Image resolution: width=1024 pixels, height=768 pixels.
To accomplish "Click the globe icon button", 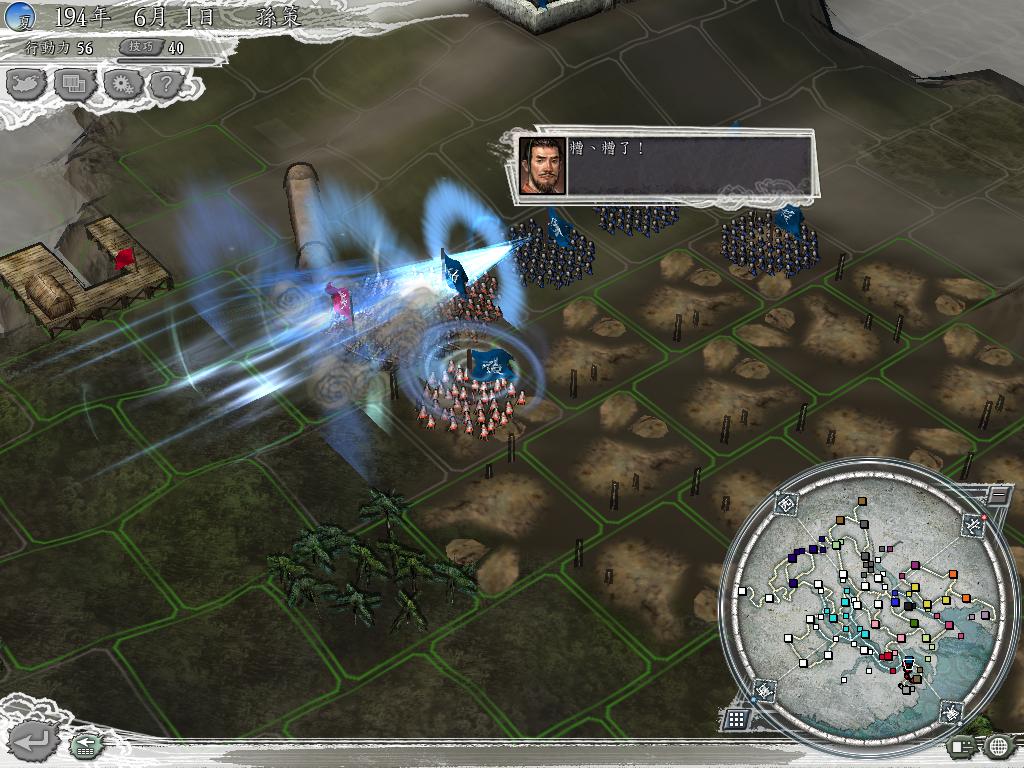I will click(998, 746).
